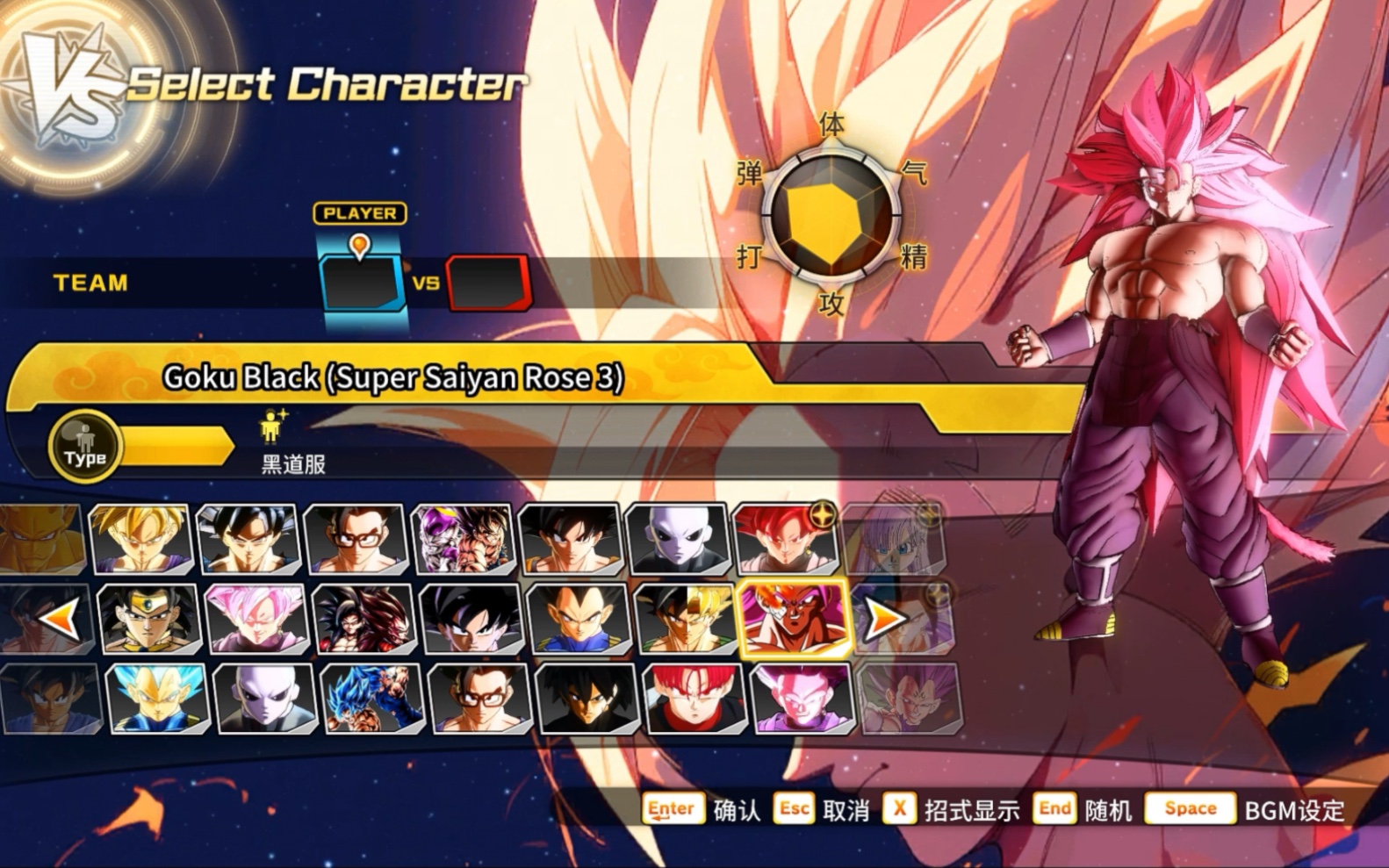Image resolution: width=1389 pixels, height=868 pixels.
Task: Click the red opponent slot next to VS
Action: click(x=489, y=283)
